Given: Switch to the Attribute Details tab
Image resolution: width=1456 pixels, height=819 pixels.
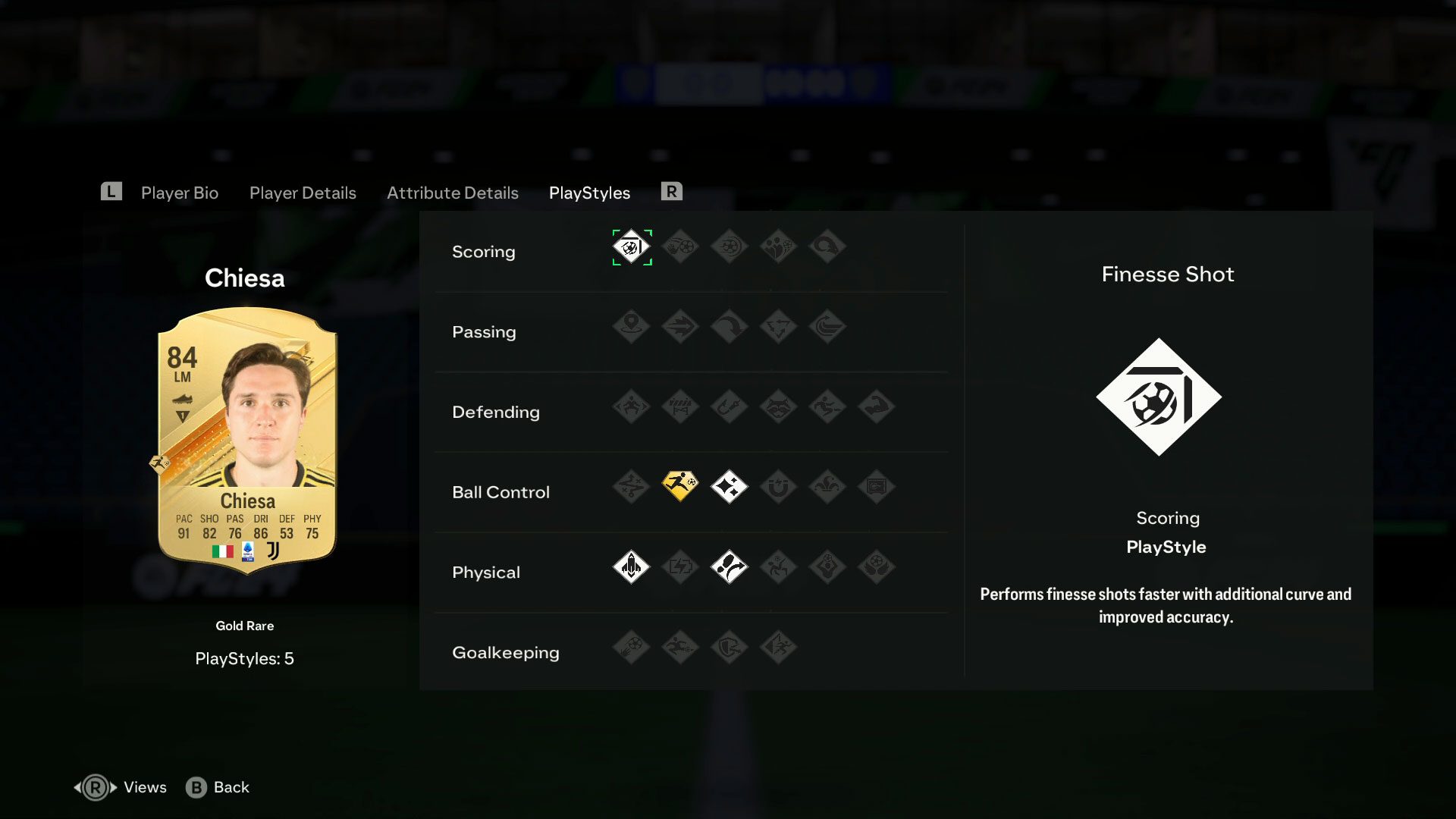Looking at the screenshot, I should 452,193.
